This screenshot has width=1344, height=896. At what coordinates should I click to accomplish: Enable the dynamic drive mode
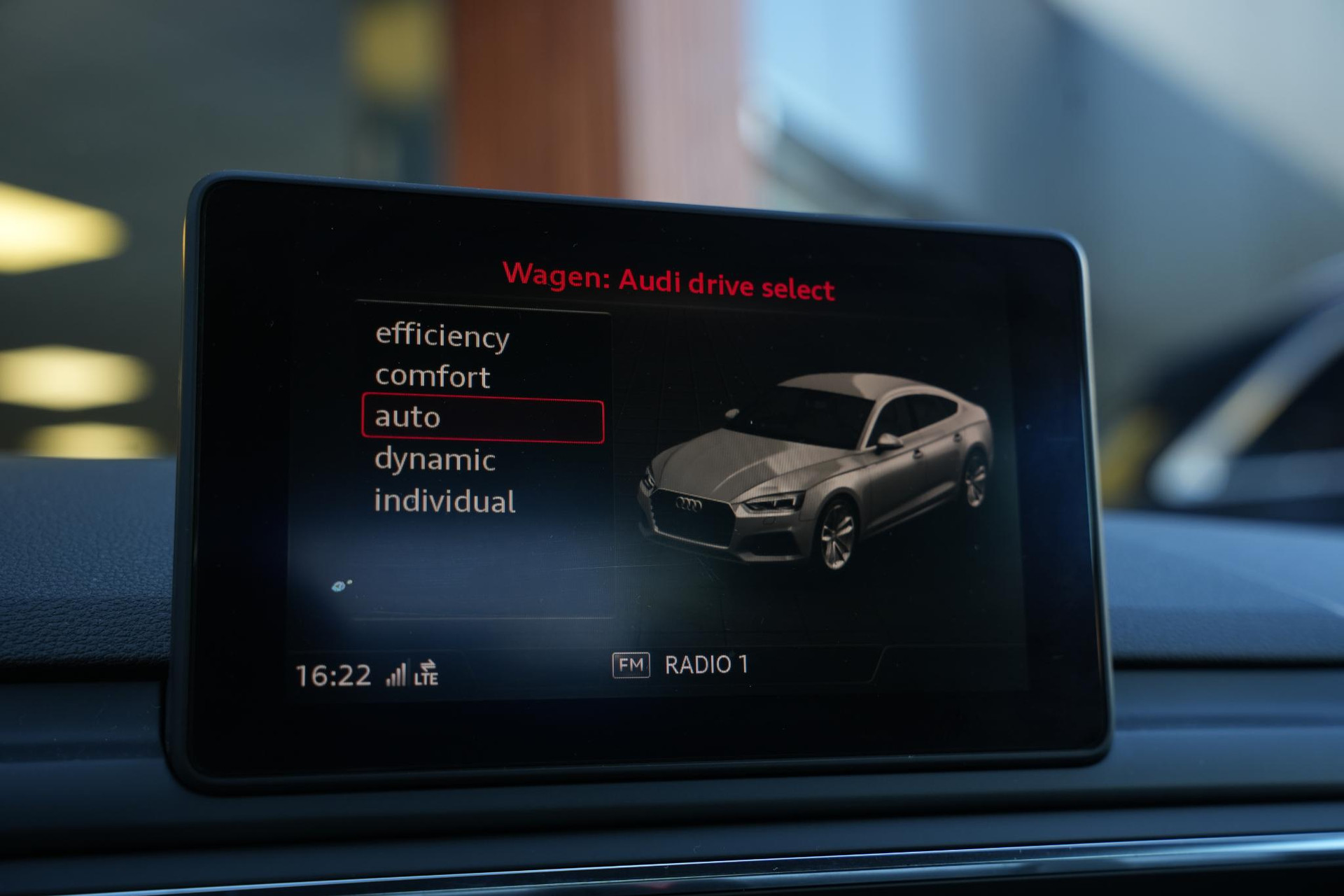pyautogui.click(x=435, y=461)
